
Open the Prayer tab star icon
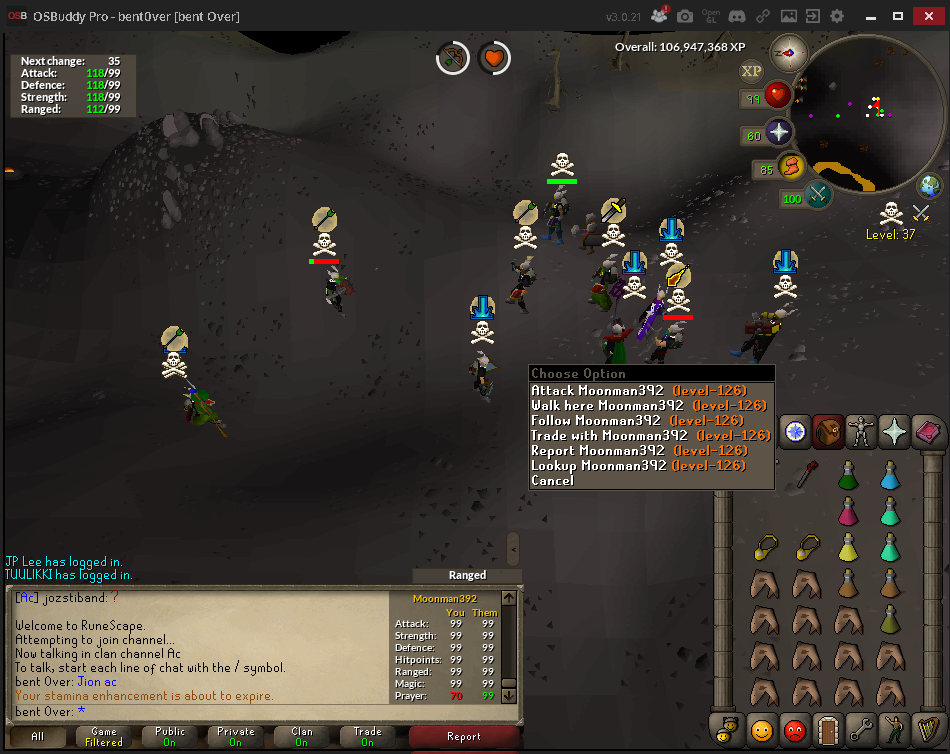pyautogui.click(x=893, y=431)
